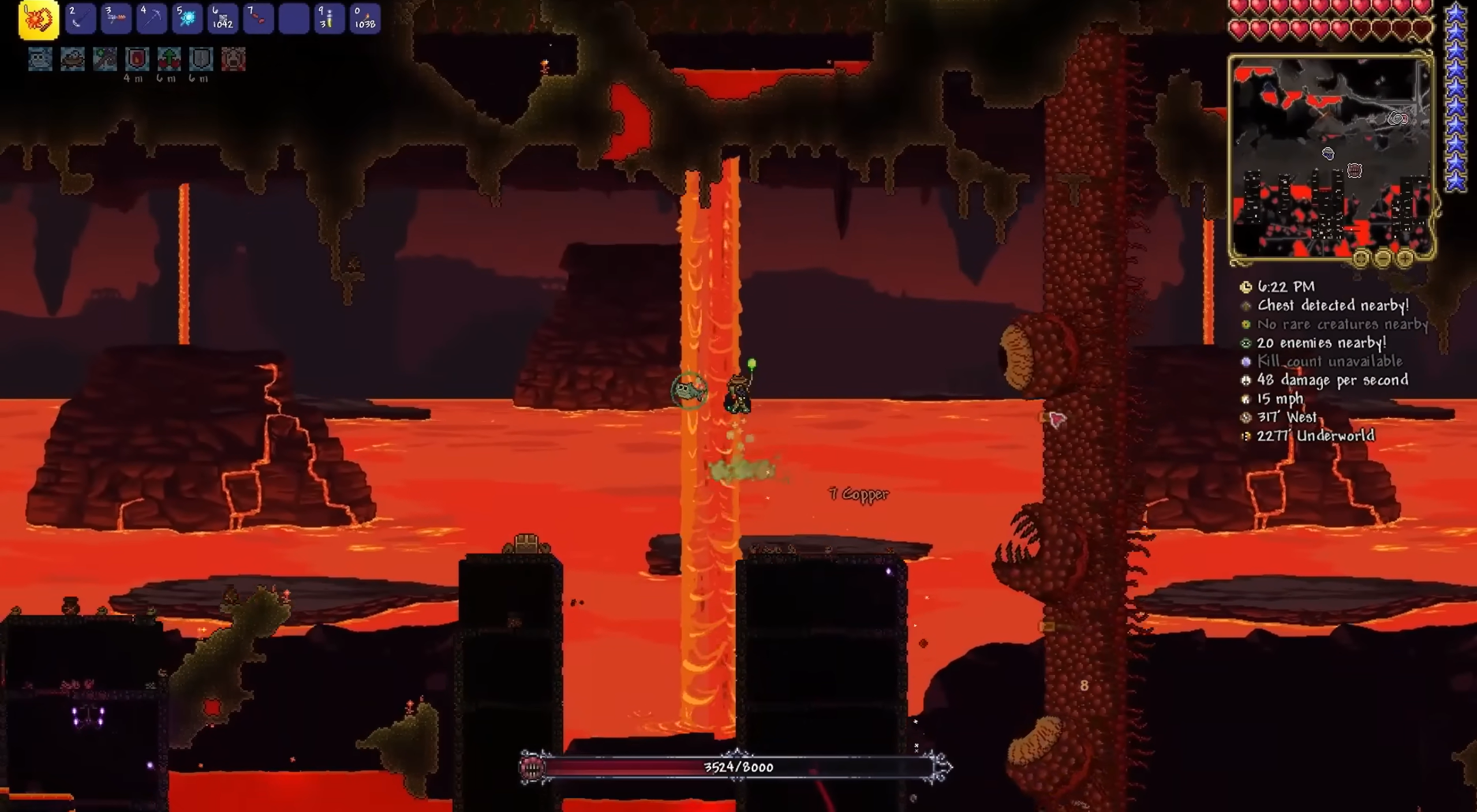Viewport: 1477px width, 812px height.
Task: Reset minimap zoom with the leftmost round button
Action: click(1360, 259)
